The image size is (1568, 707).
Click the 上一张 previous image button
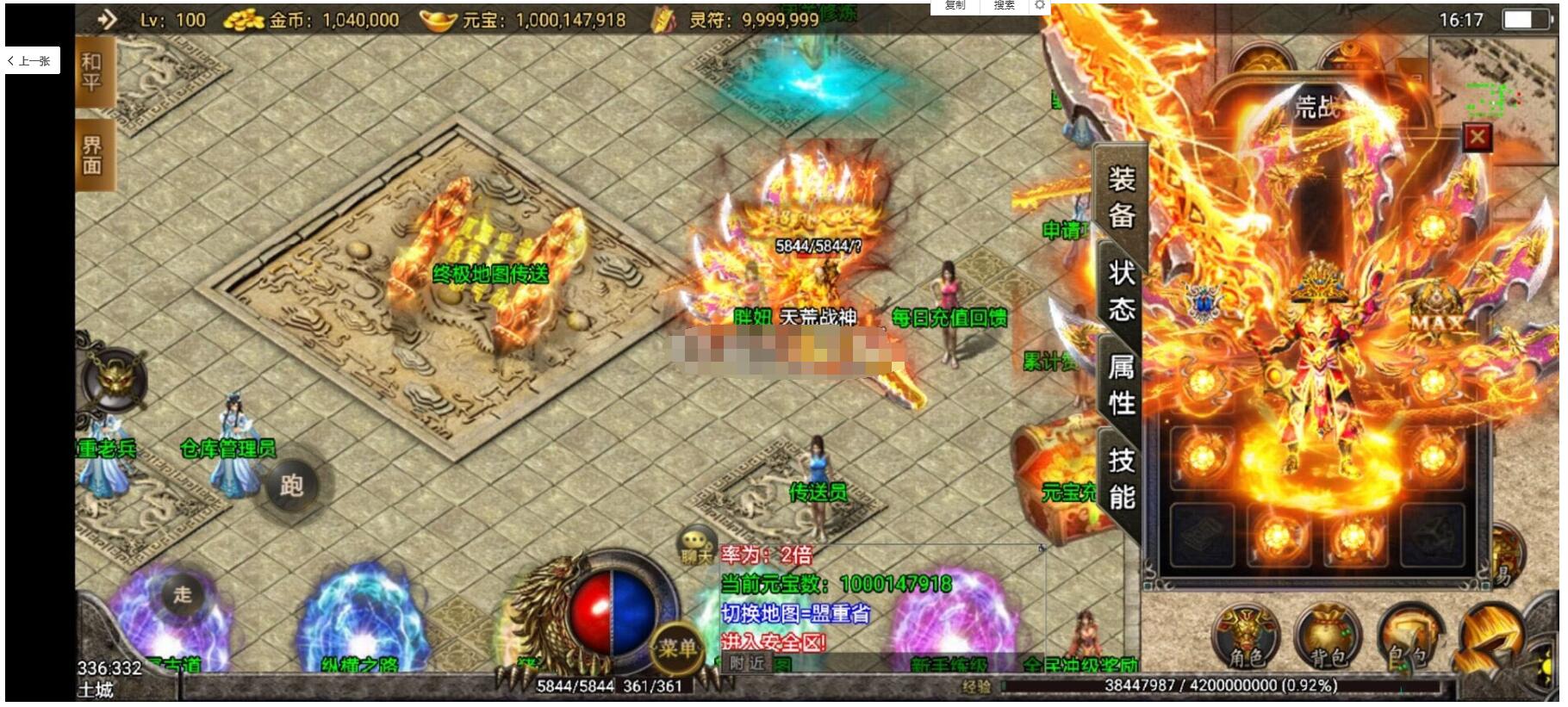(32, 61)
